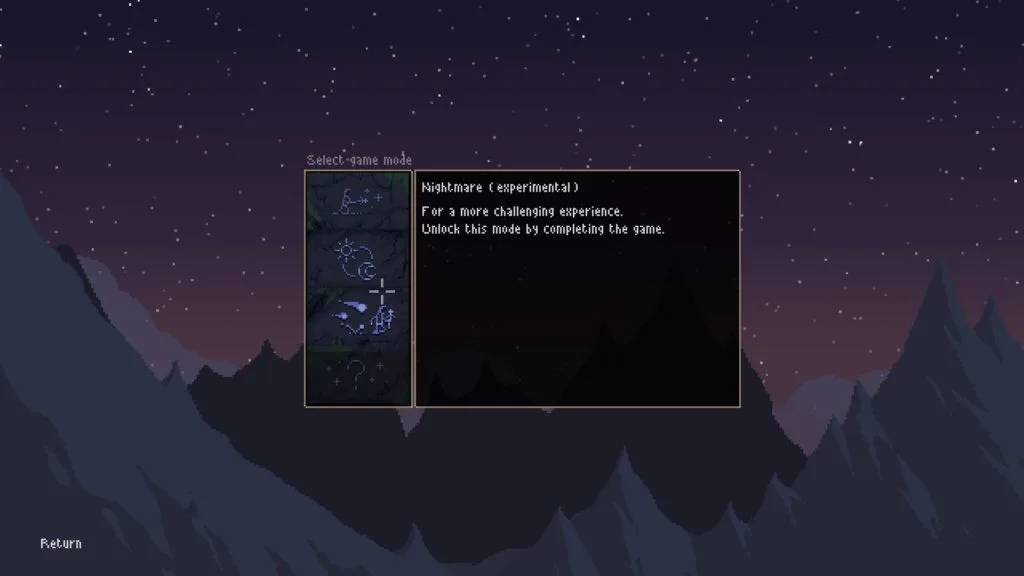Select the locked question mark game mode
Screen dimensions: 1024x576
click(358, 375)
